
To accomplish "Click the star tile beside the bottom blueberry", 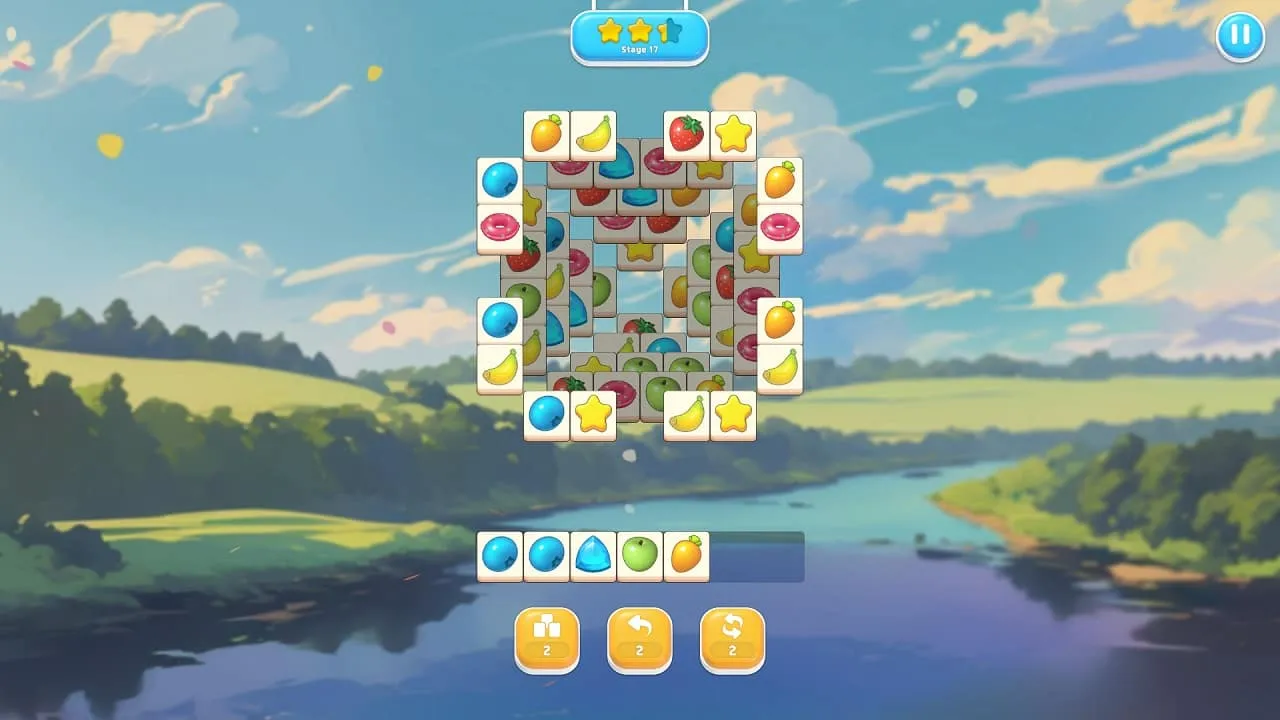I will point(594,414).
